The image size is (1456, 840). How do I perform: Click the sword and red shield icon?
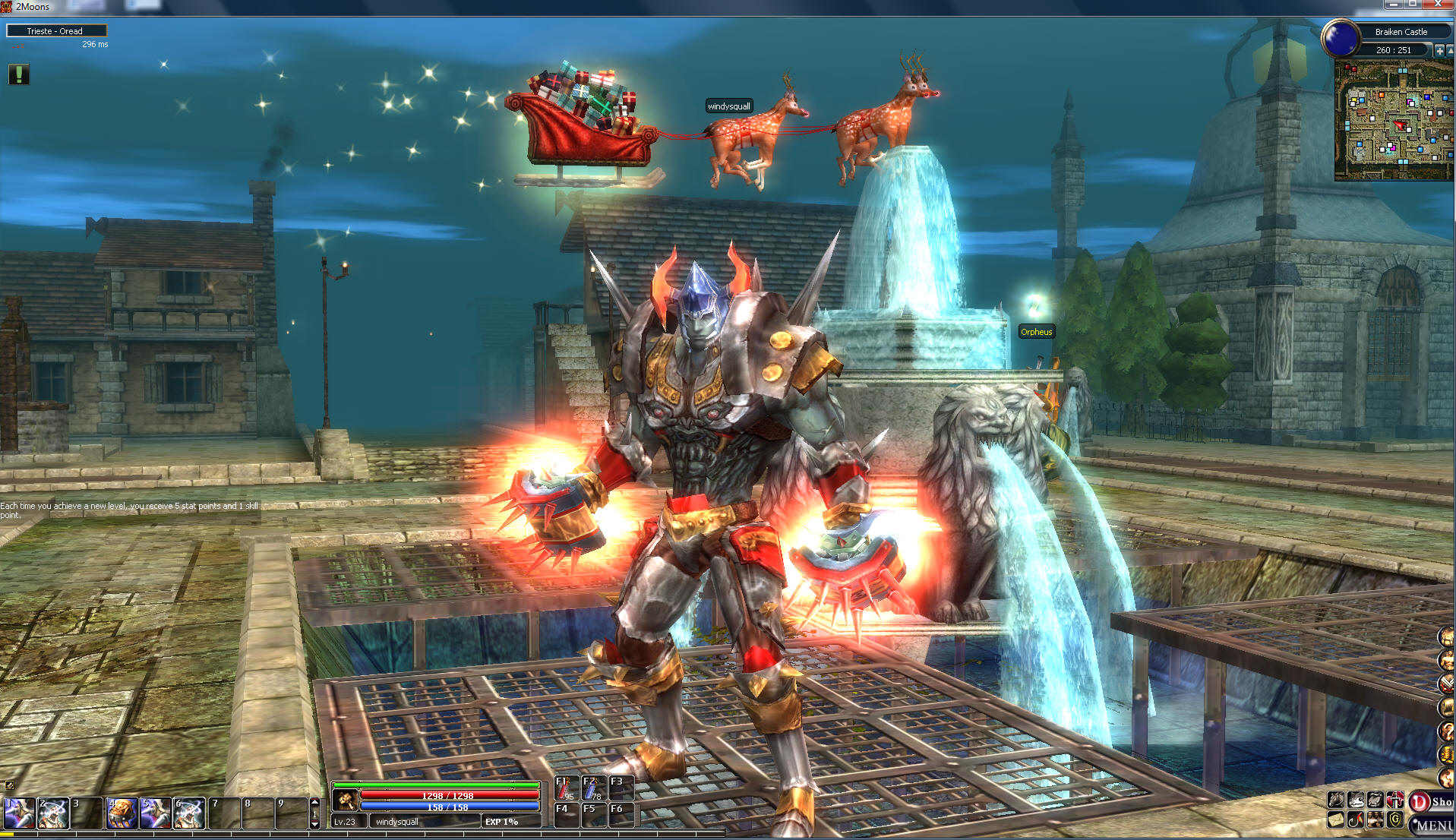point(1394,800)
